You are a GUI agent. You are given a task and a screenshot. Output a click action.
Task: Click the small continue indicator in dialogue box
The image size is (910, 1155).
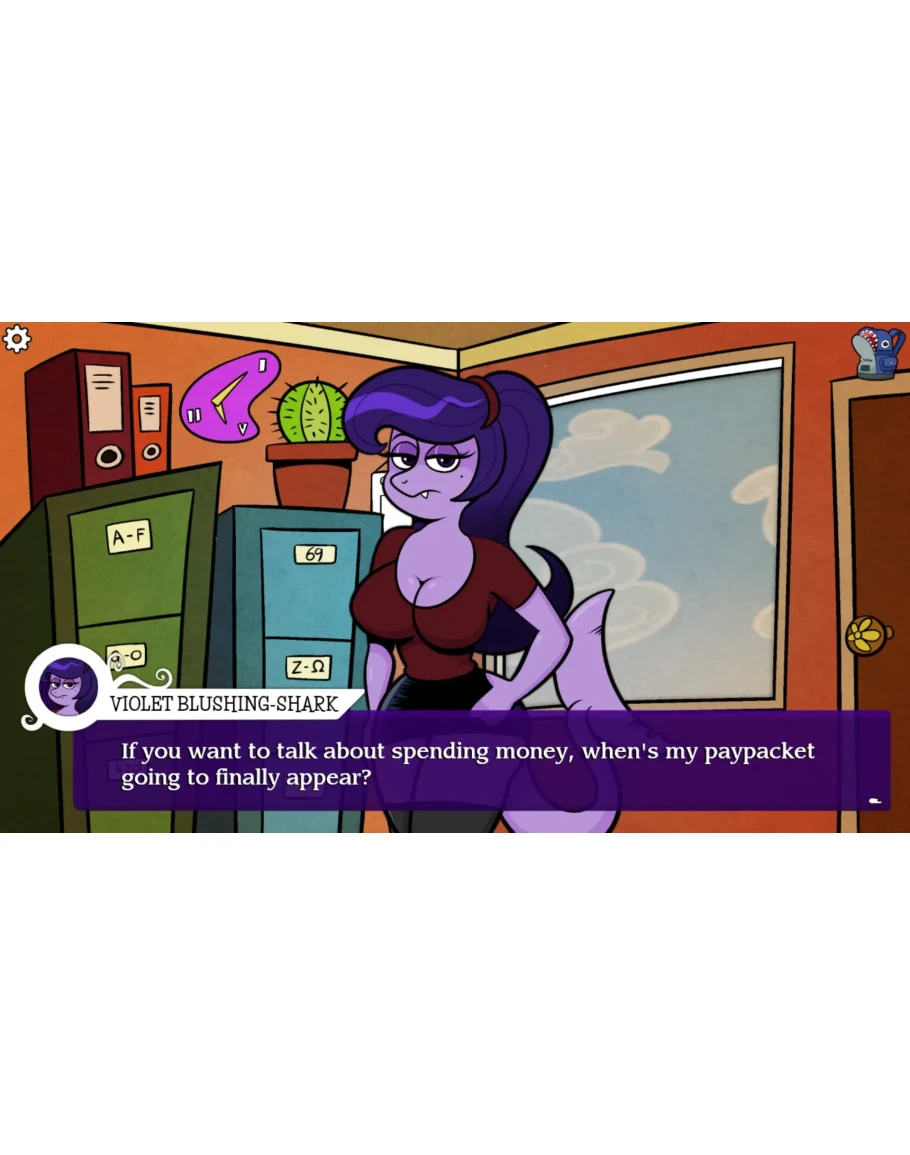pos(875,801)
